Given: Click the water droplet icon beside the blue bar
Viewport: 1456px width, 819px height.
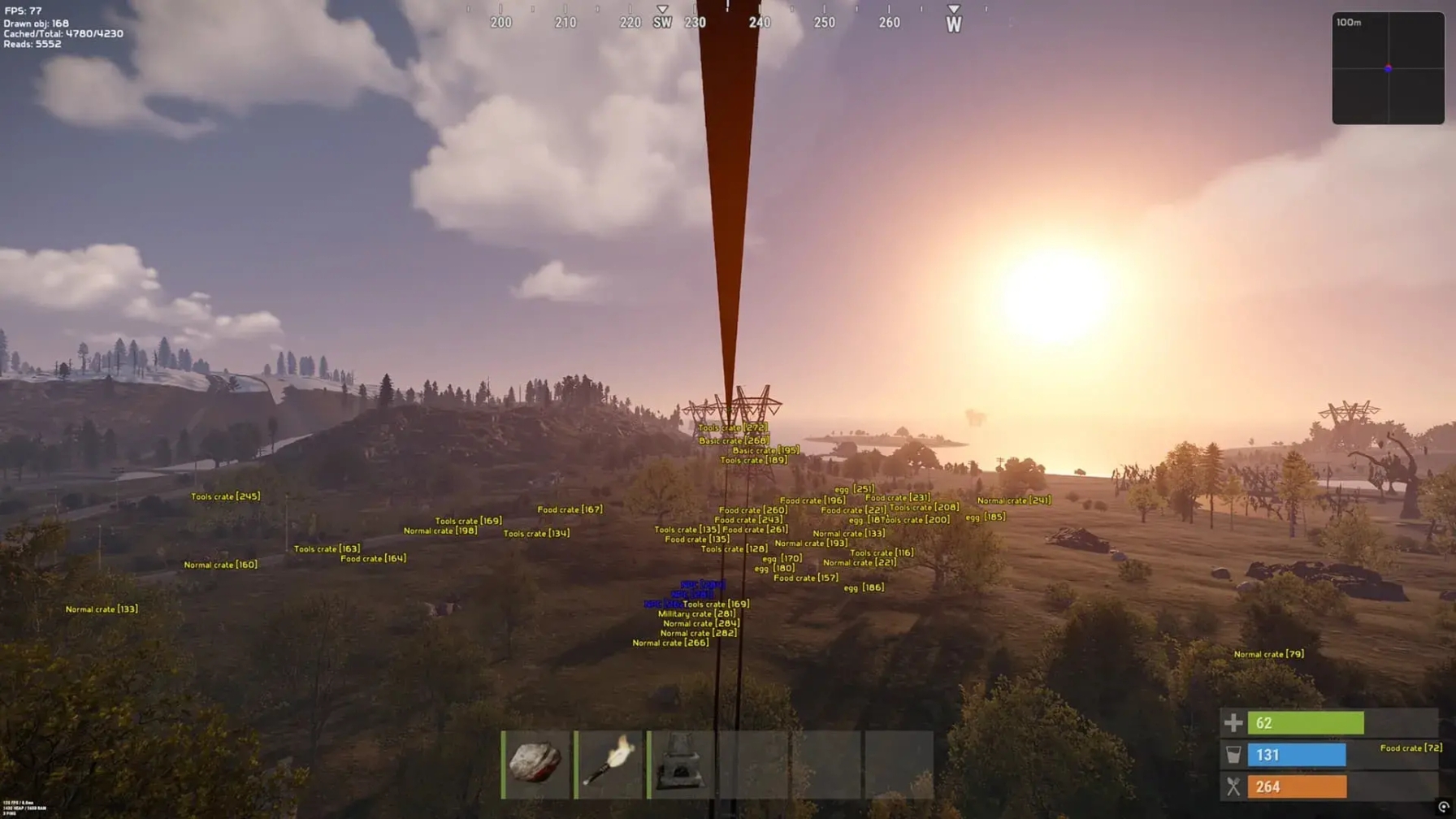Looking at the screenshot, I should (1233, 754).
